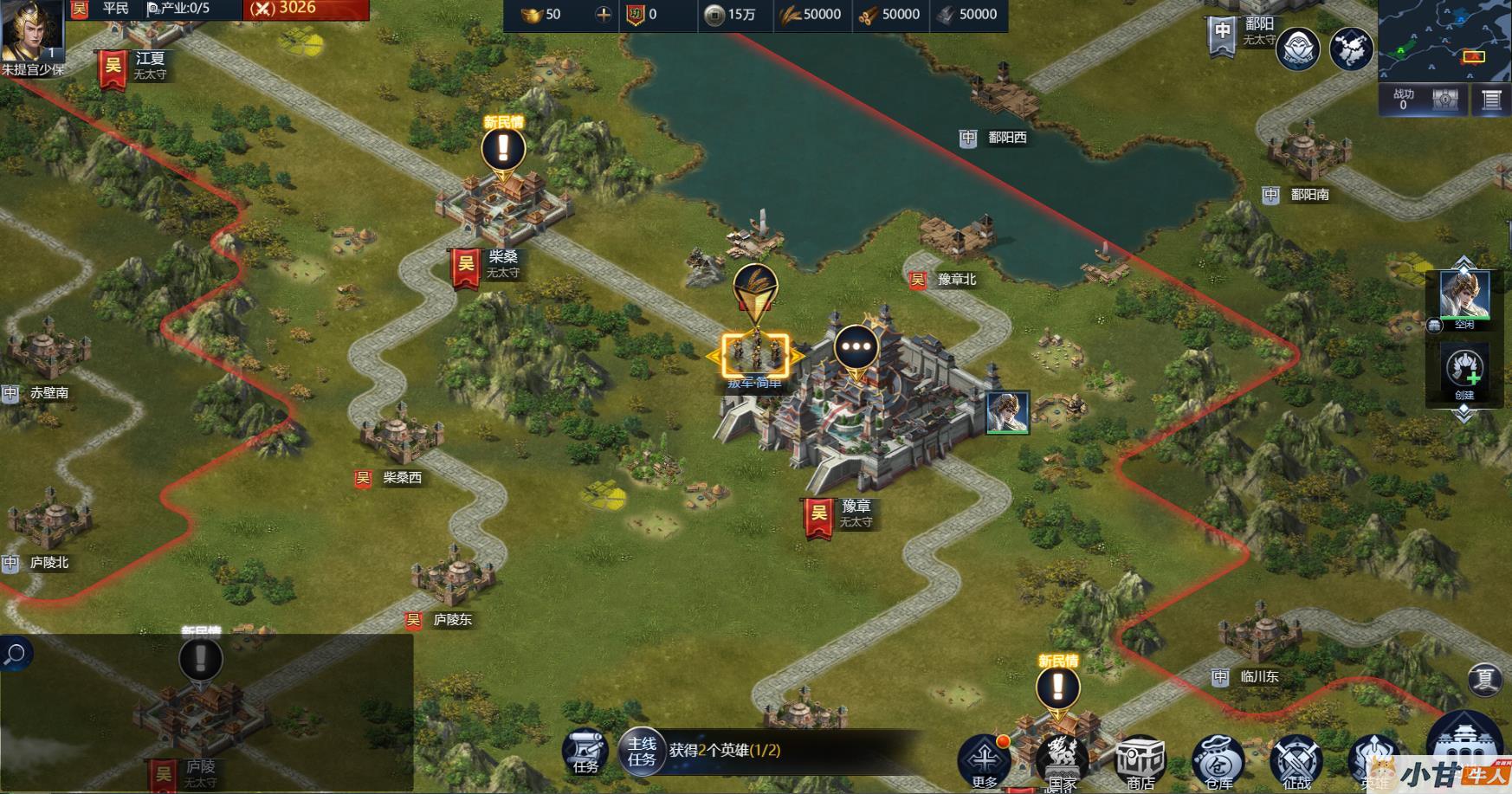
Task: Create a new army with 创建
Action: pyautogui.click(x=1464, y=371)
